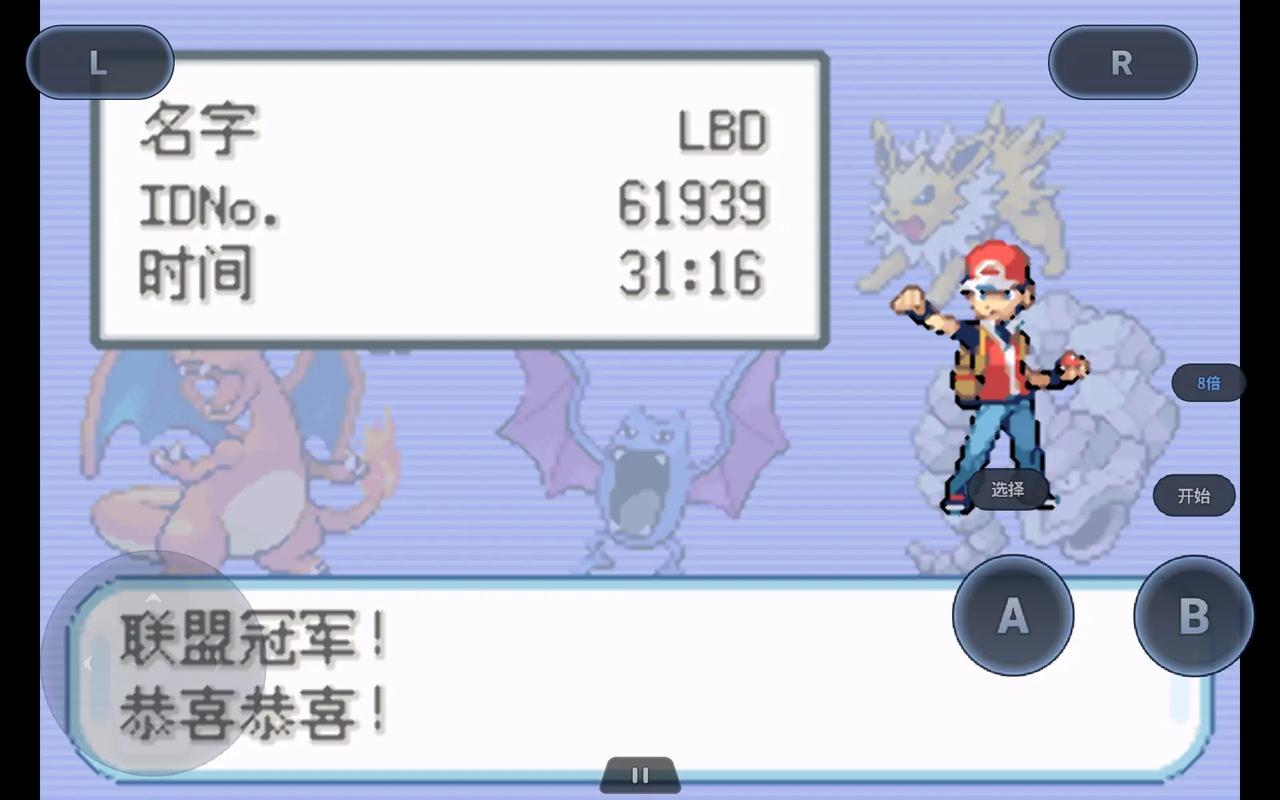Viewport: 1280px width, 800px height.
Task: Tap the 选择 (Select) button
Action: (x=1008, y=489)
